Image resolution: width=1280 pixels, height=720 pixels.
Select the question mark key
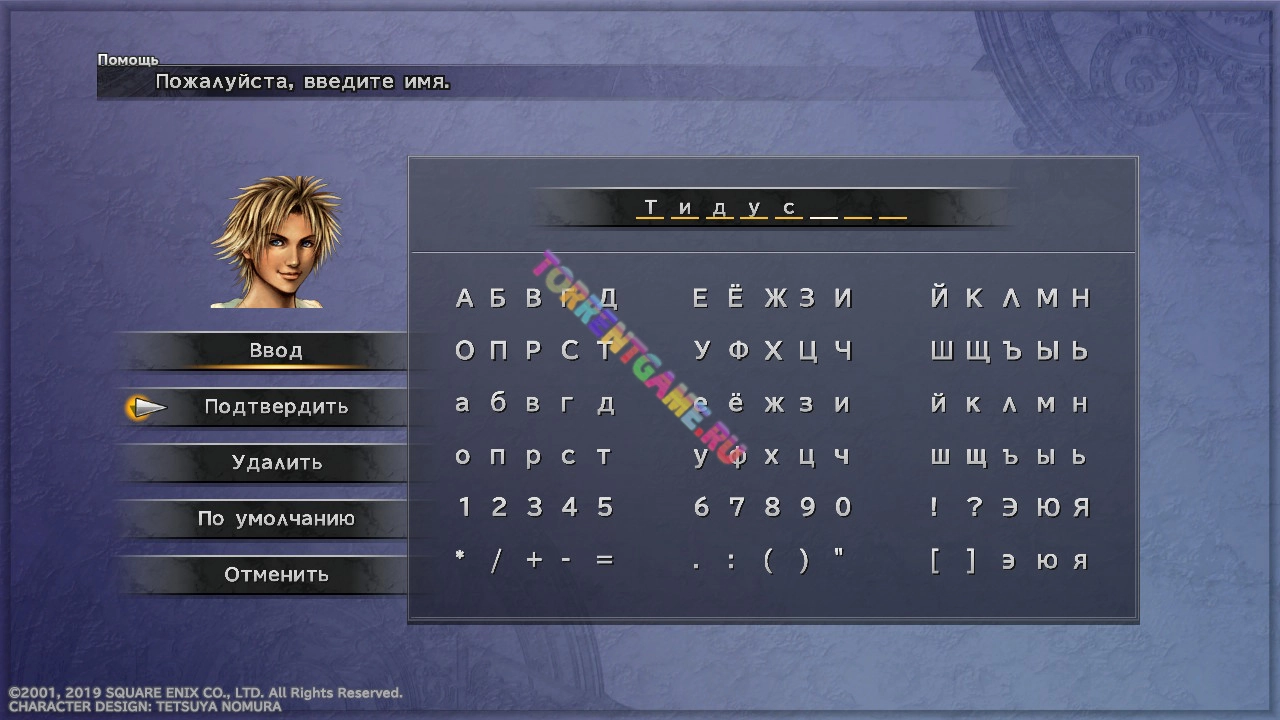click(x=974, y=507)
